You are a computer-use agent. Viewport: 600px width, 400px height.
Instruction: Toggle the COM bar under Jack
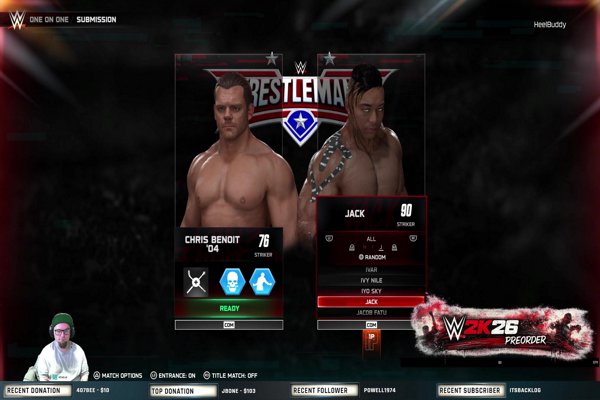[x=371, y=325]
